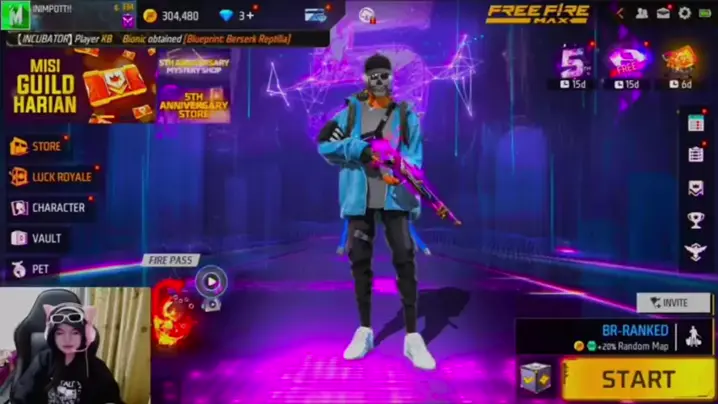Open the Misi Guild Harian banner
The height and width of the screenshot is (404, 718).
point(78,87)
